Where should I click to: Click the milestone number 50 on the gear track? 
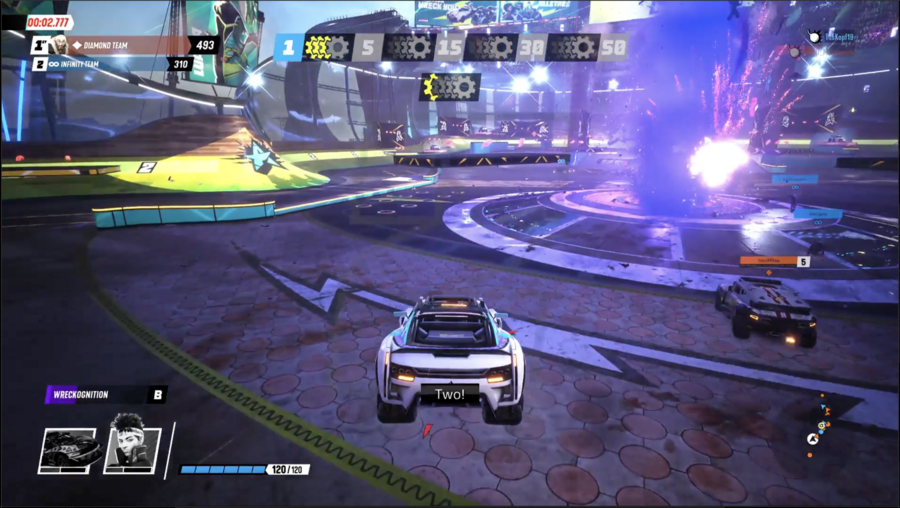(613, 47)
